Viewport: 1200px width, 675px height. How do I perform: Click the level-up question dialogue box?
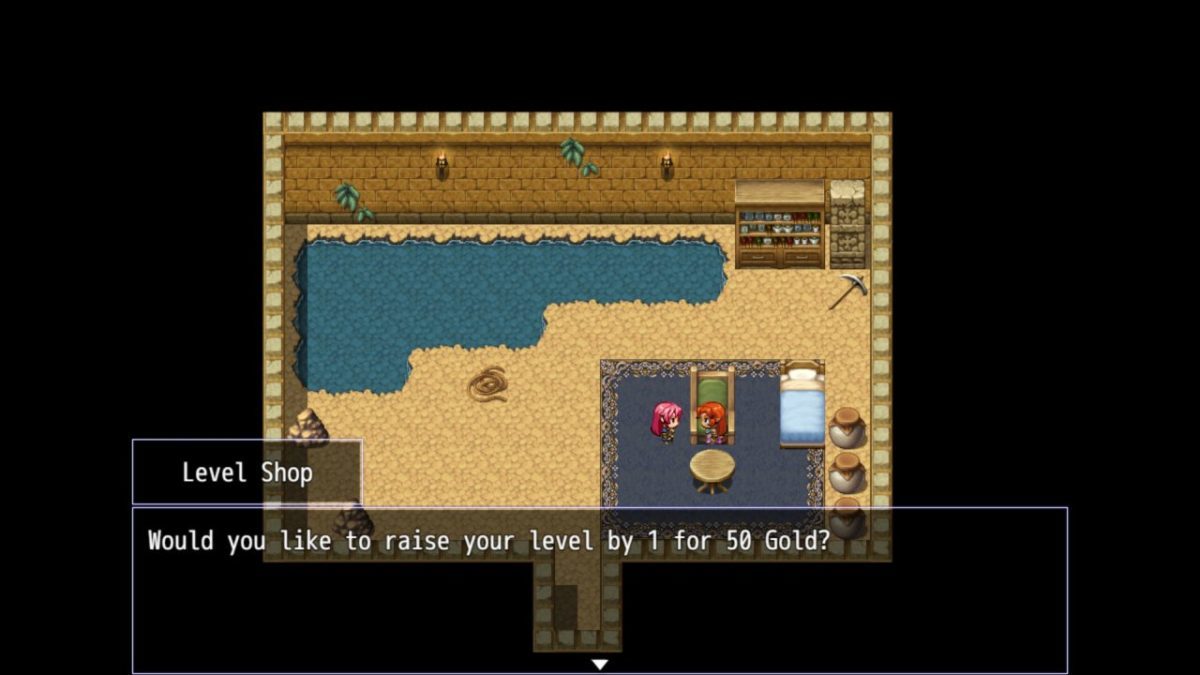(x=599, y=590)
